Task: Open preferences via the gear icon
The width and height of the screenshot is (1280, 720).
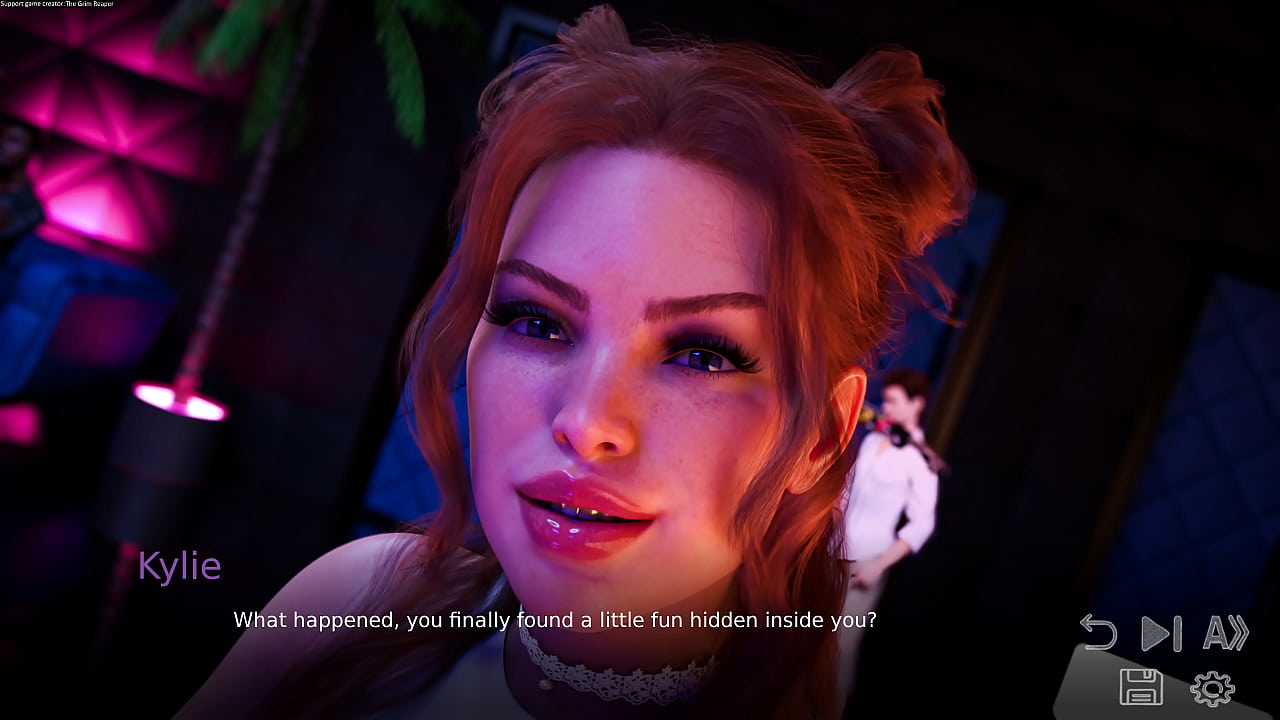Action: pyautogui.click(x=1211, y=689)
